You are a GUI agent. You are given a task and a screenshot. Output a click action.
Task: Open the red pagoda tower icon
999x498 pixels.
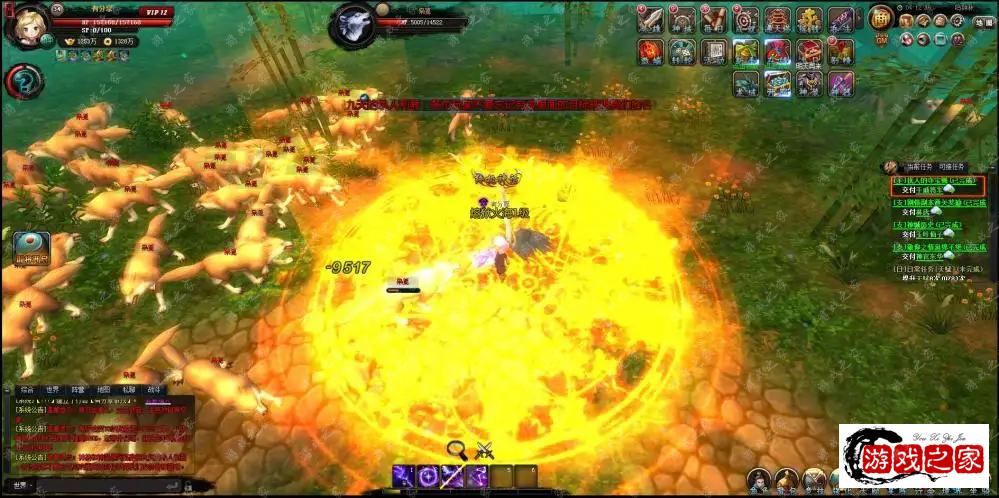click(777, 19)
